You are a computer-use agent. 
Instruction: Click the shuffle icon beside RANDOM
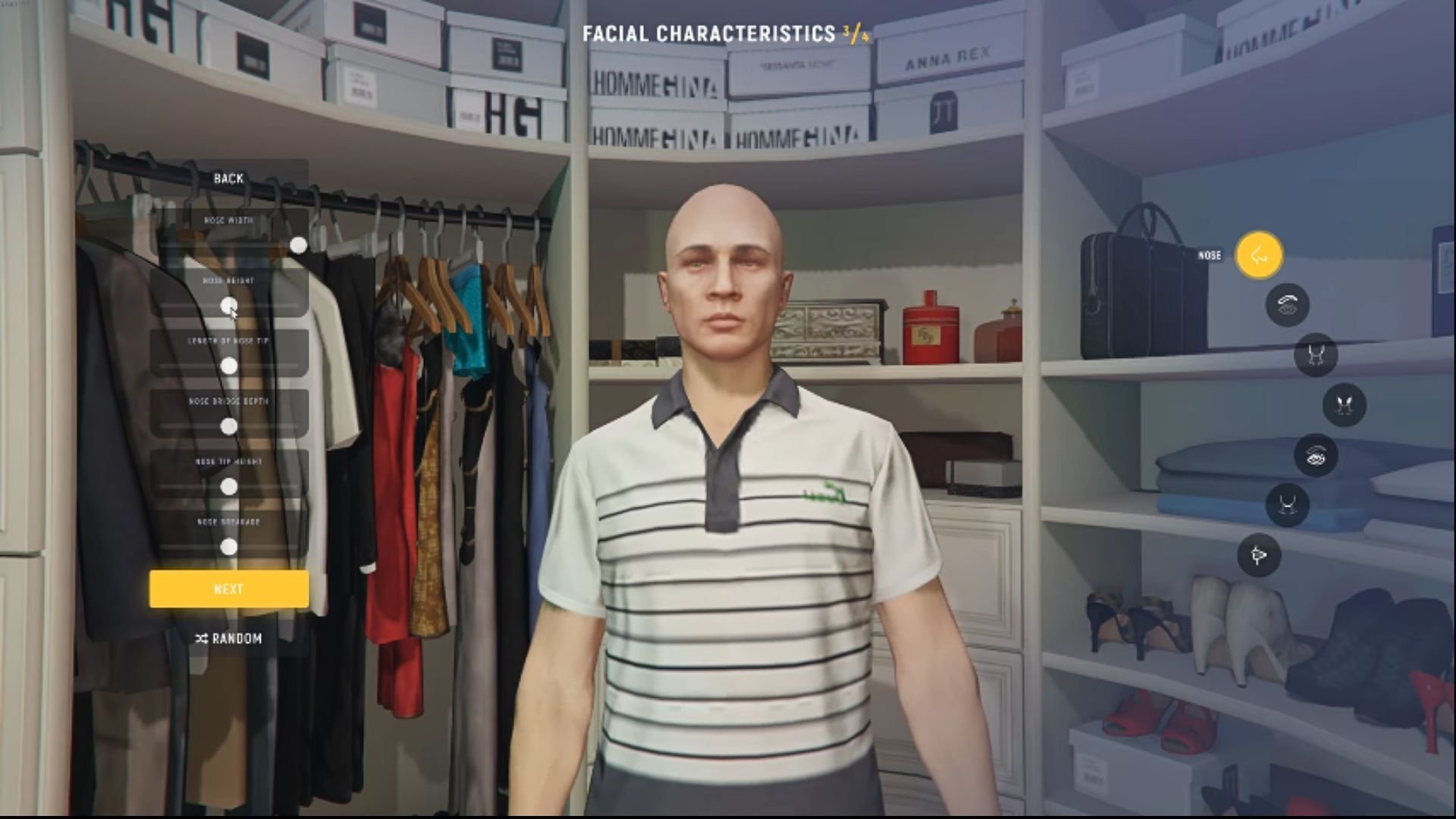pos(200,639)
